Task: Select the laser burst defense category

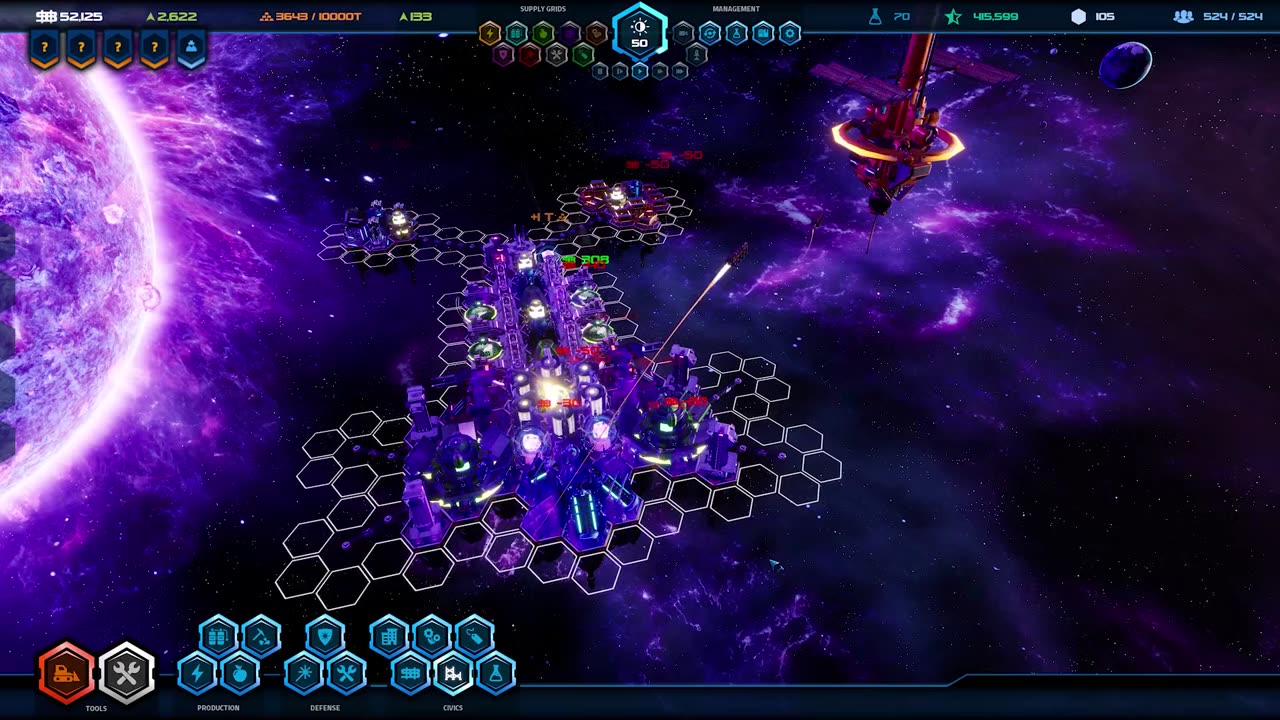Action: pos(304,673)
